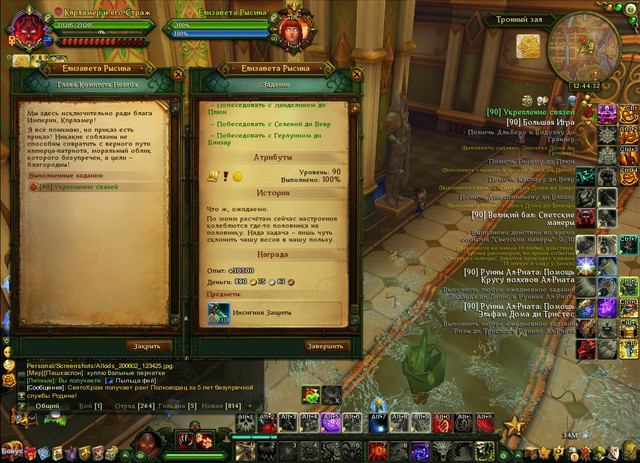Switch to the Общий chat tab

pyautogui.click(x=46, y=406)
